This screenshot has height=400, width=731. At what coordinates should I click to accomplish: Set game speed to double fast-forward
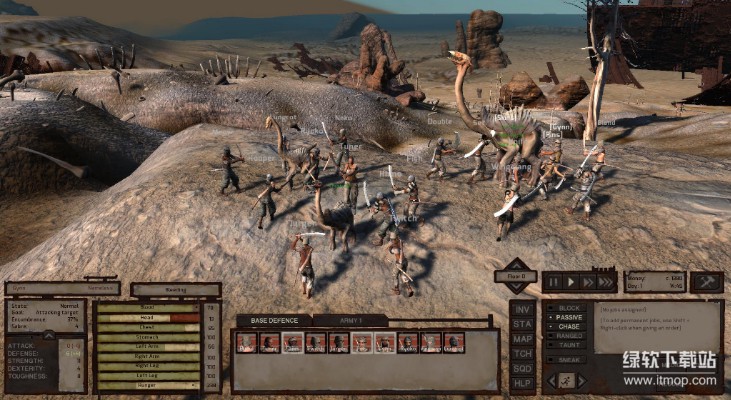588,283
